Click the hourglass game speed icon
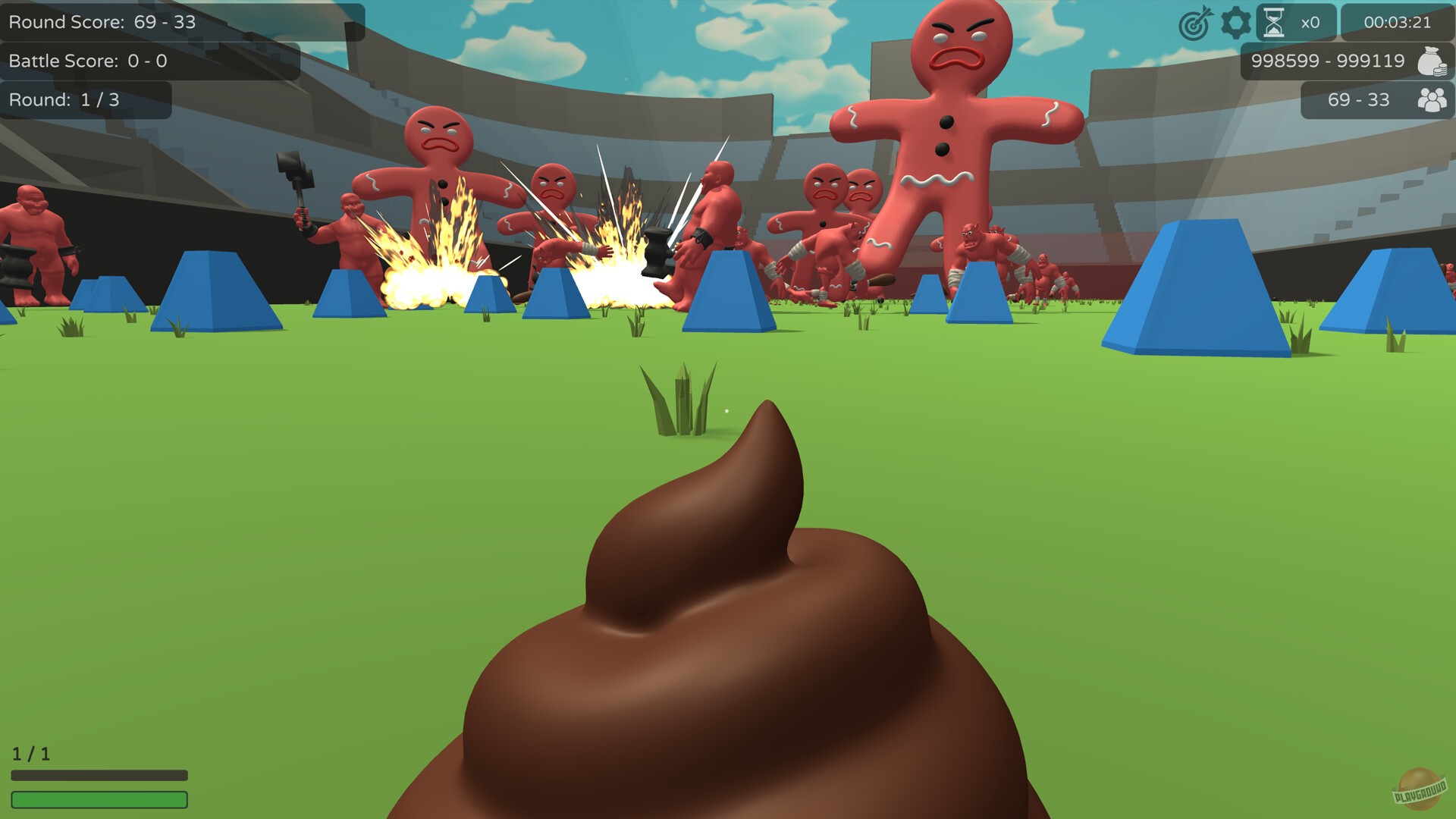The height and width of the screenshot is (819, 1456). (x=1272, y=21)
